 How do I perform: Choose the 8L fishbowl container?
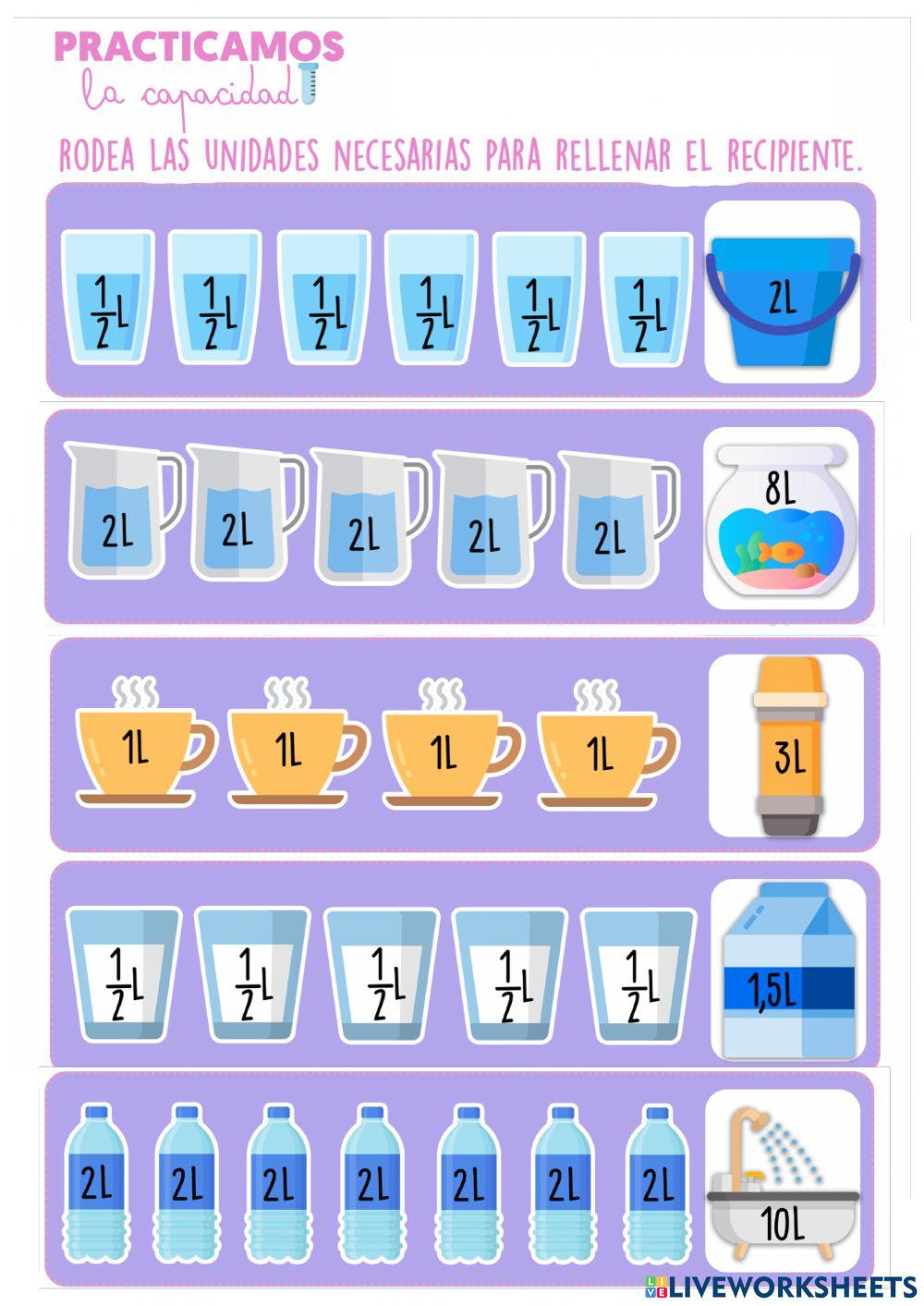point(781,522)
